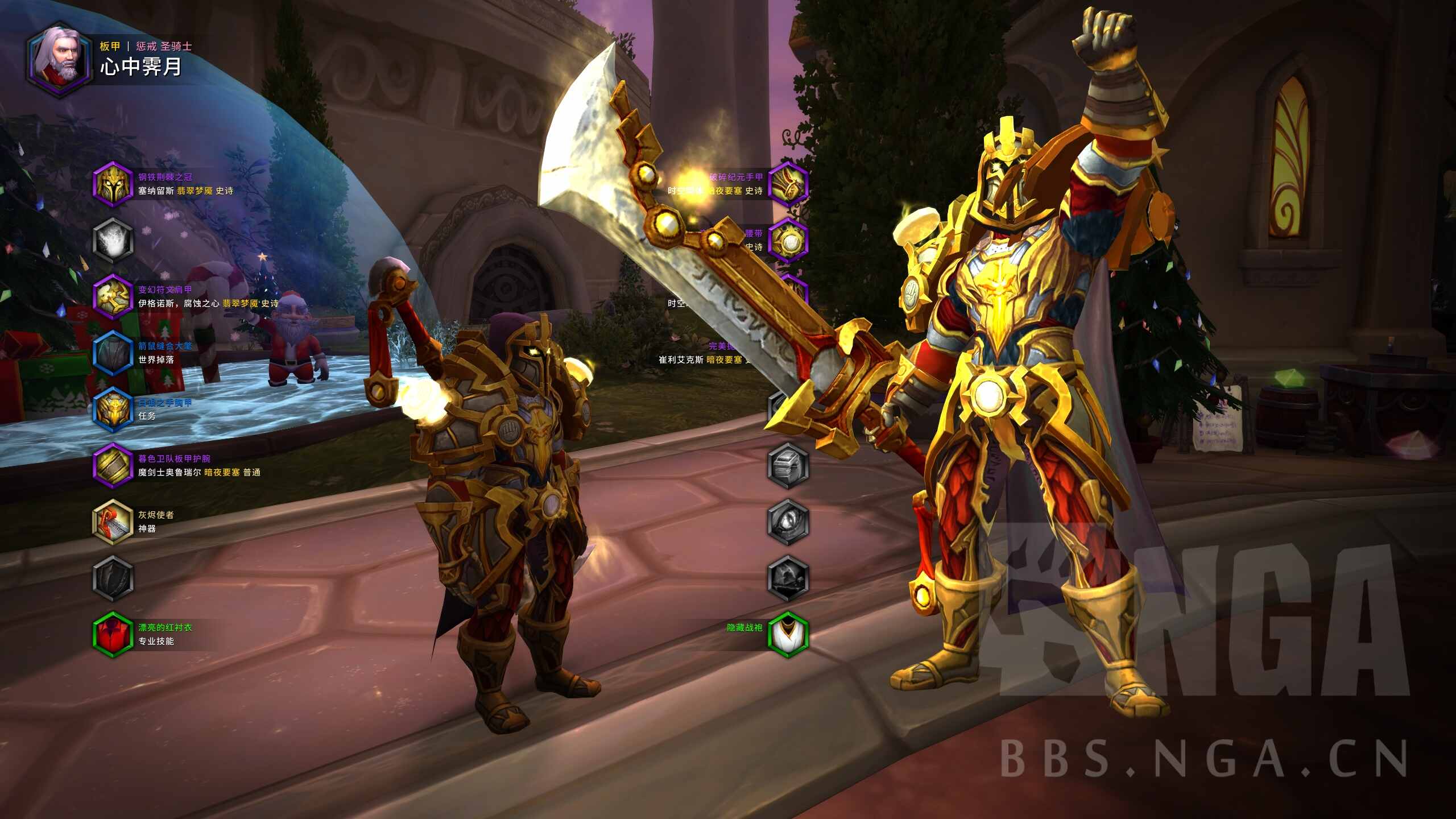Open the 漂亮的红衬衣 red shirt slot
The height and width of the screenshot is (819, 1456).
point(113,634)
